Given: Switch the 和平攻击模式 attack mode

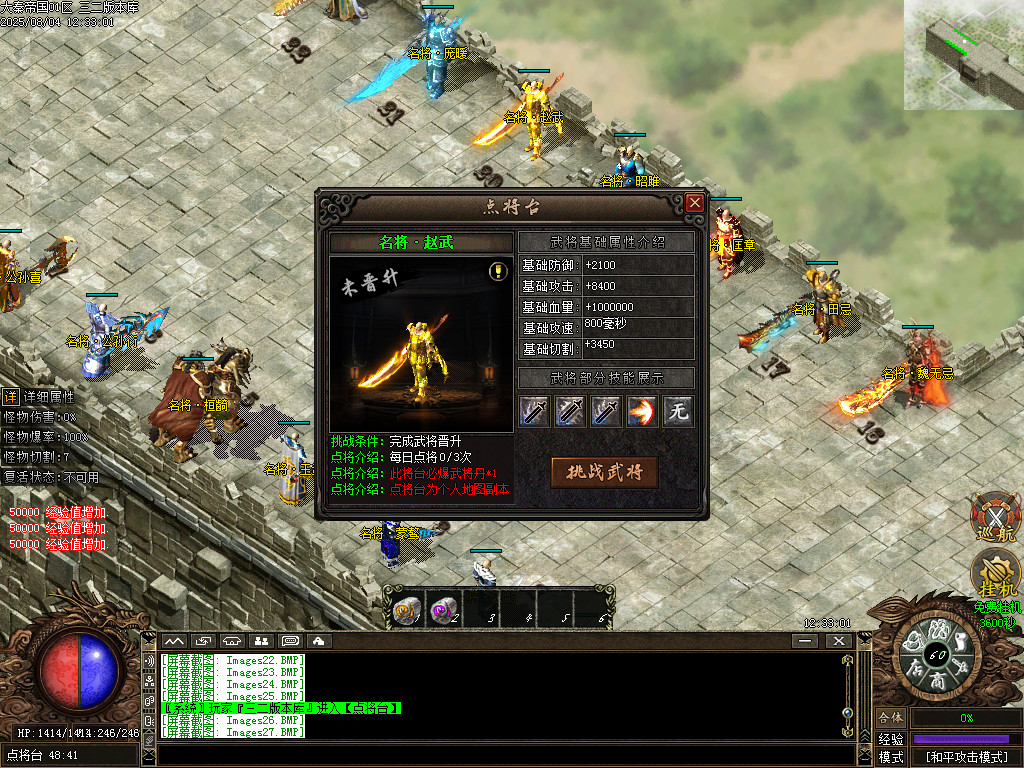Looking at the screenshot, I should [x=966, y=757].
